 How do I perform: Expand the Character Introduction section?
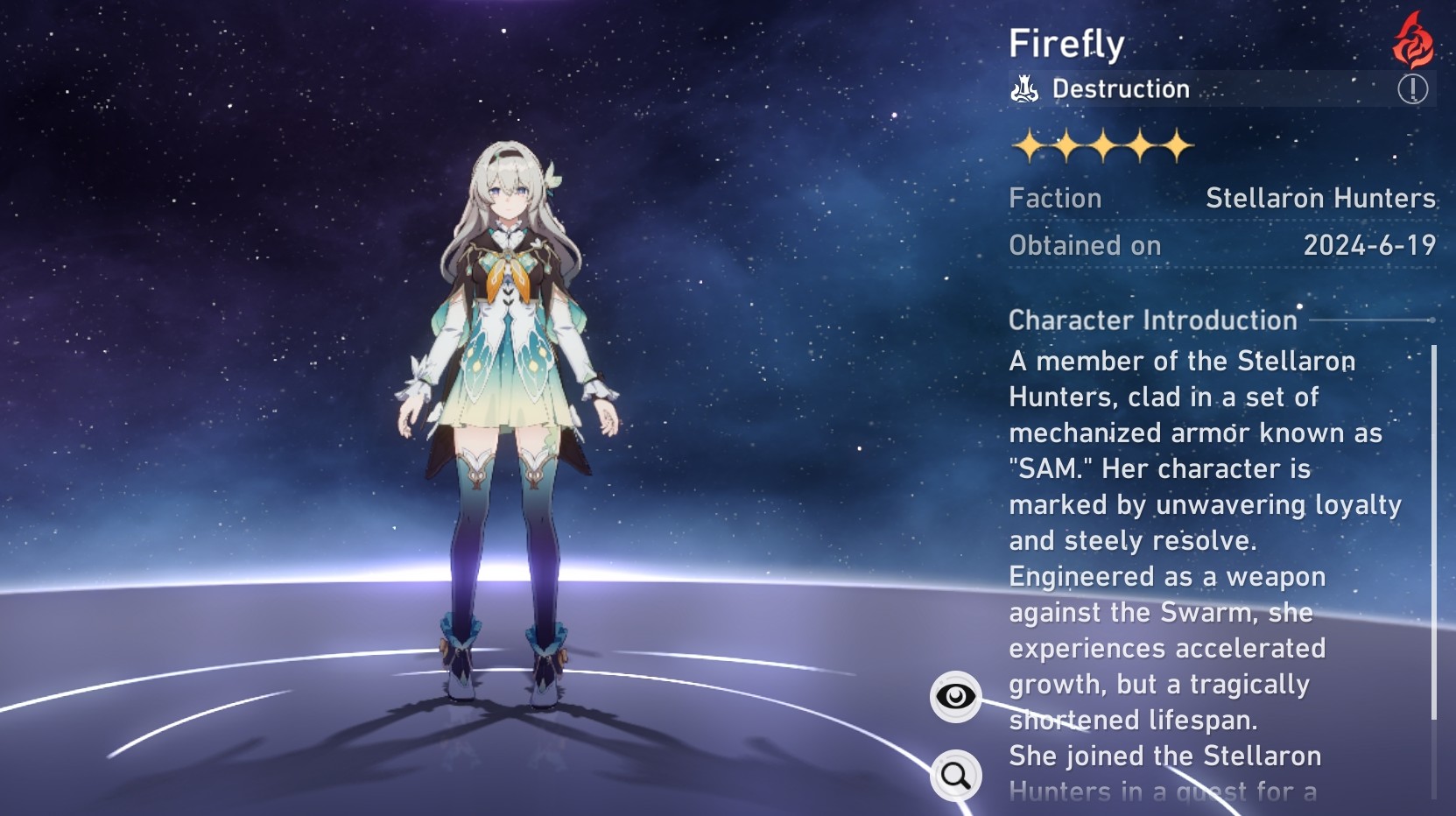pyautogui.click(x=1151, y=320)
